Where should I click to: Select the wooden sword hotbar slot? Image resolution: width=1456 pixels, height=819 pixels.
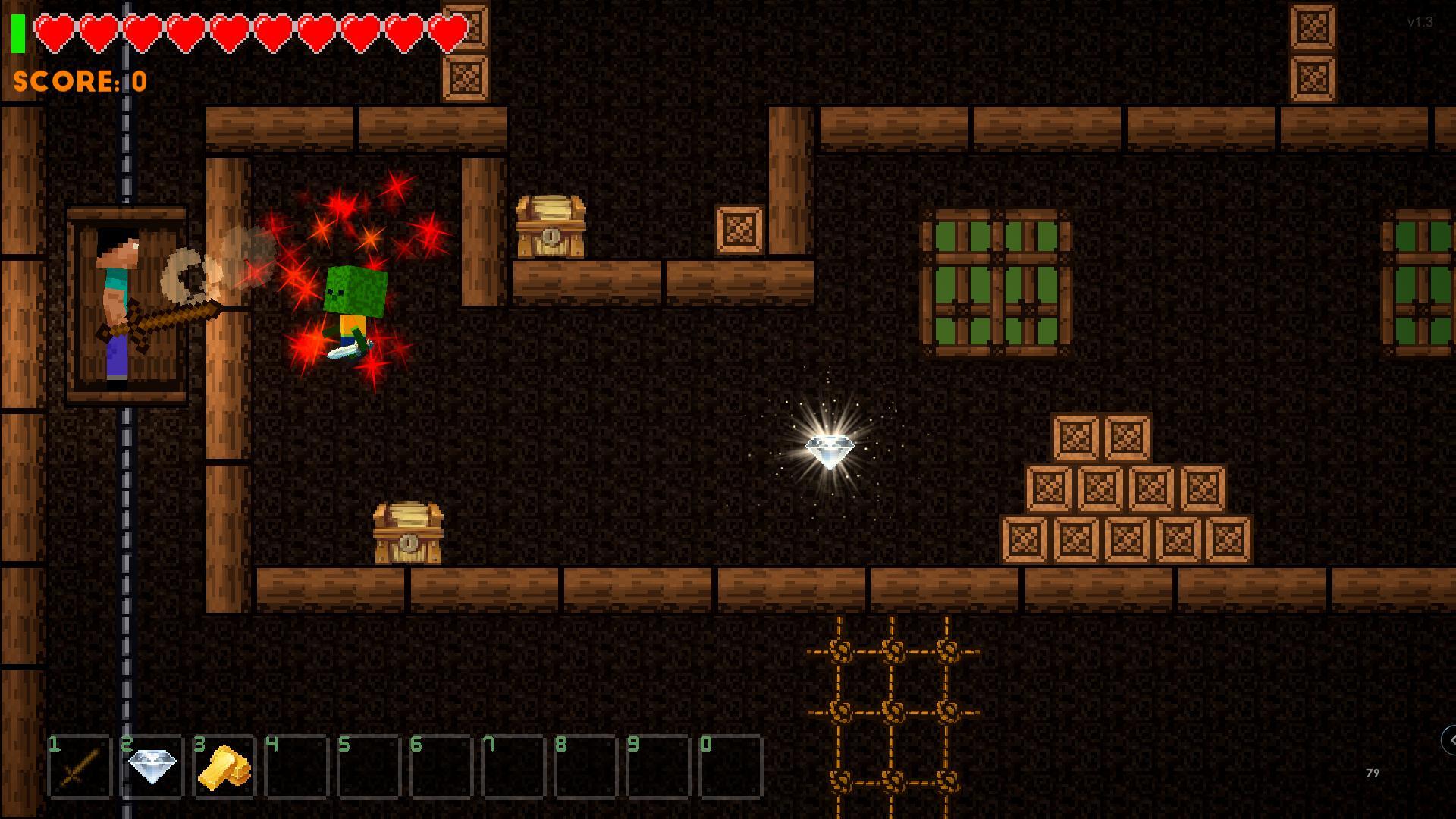(79, 767)
